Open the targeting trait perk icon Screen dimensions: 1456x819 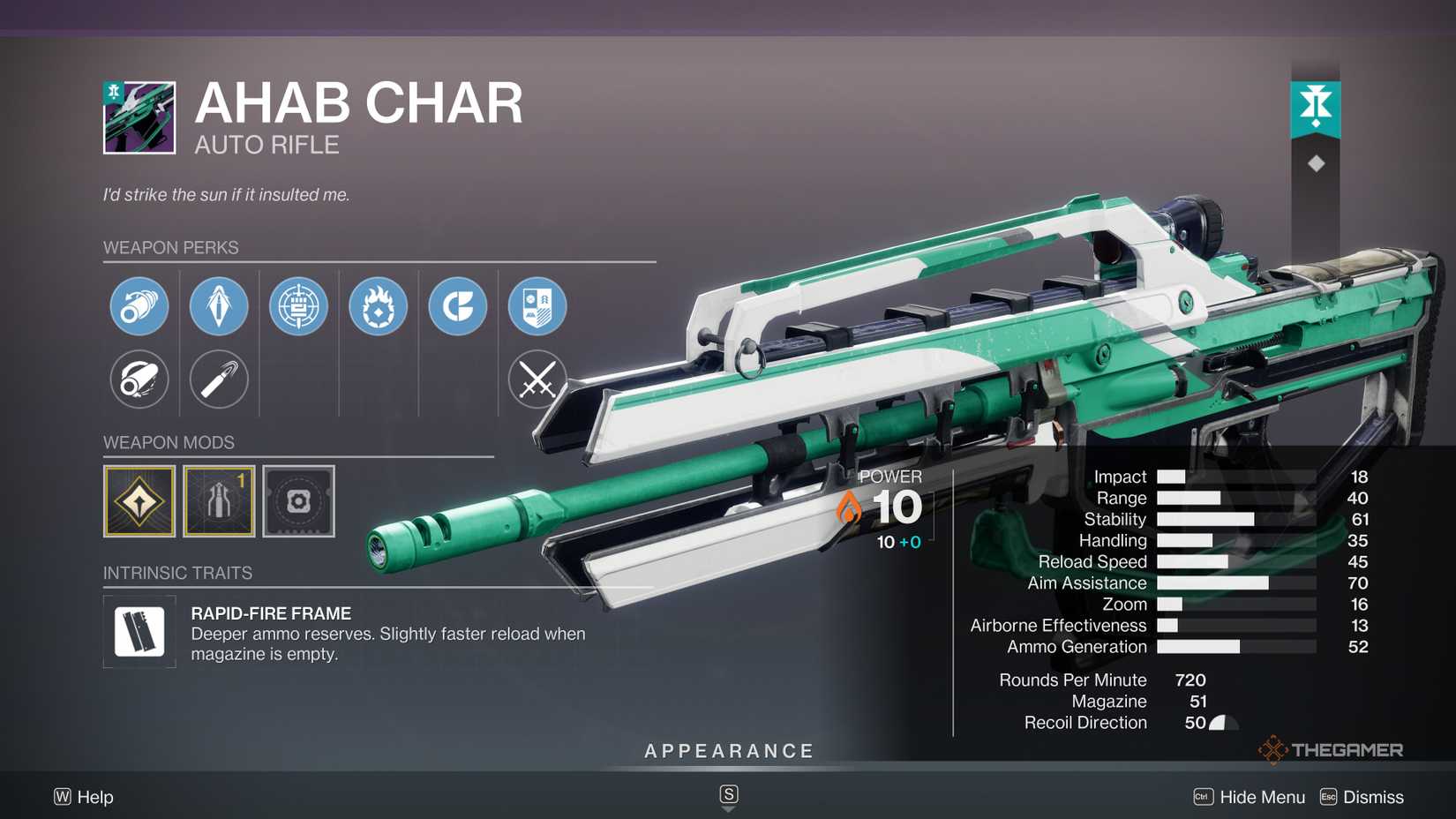coord(298,306)
